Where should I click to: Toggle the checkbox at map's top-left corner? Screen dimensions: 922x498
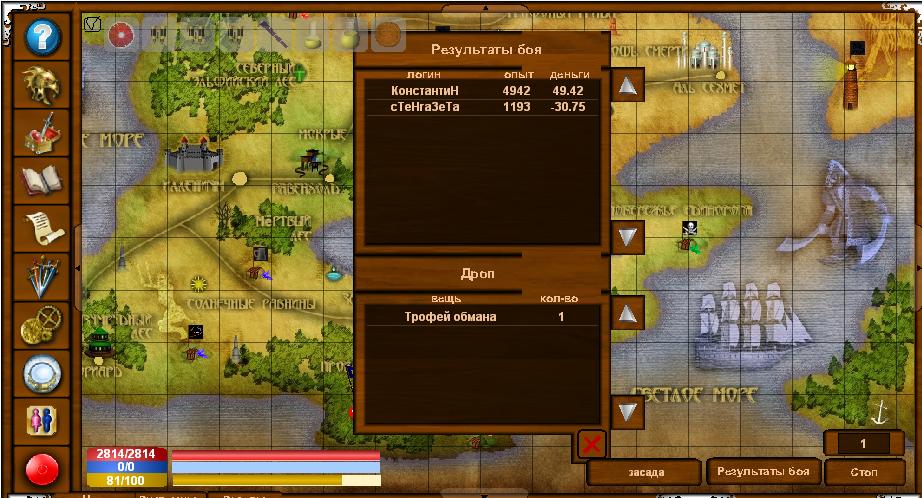[93, 23]
